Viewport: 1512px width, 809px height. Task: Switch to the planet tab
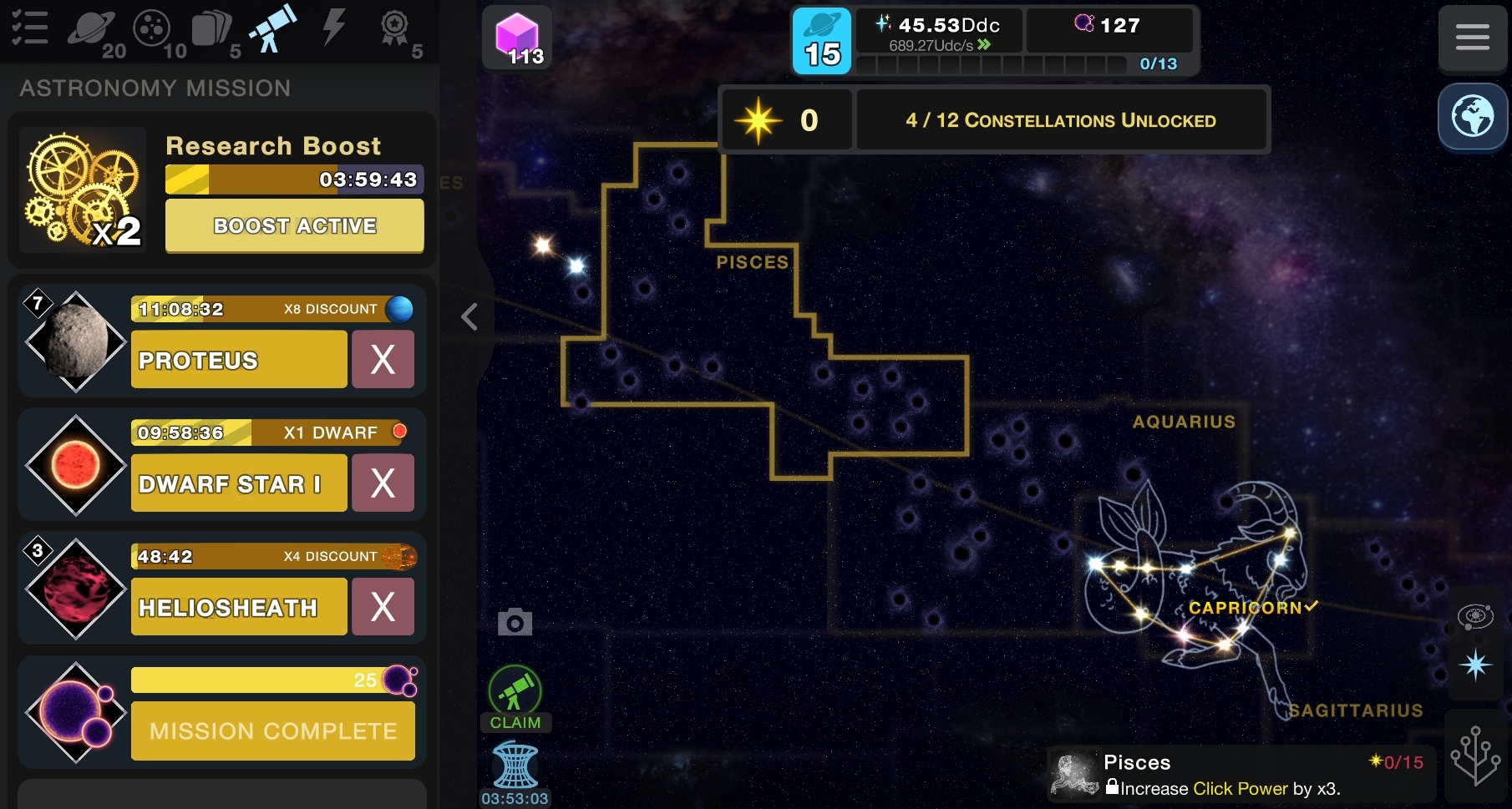90,29
